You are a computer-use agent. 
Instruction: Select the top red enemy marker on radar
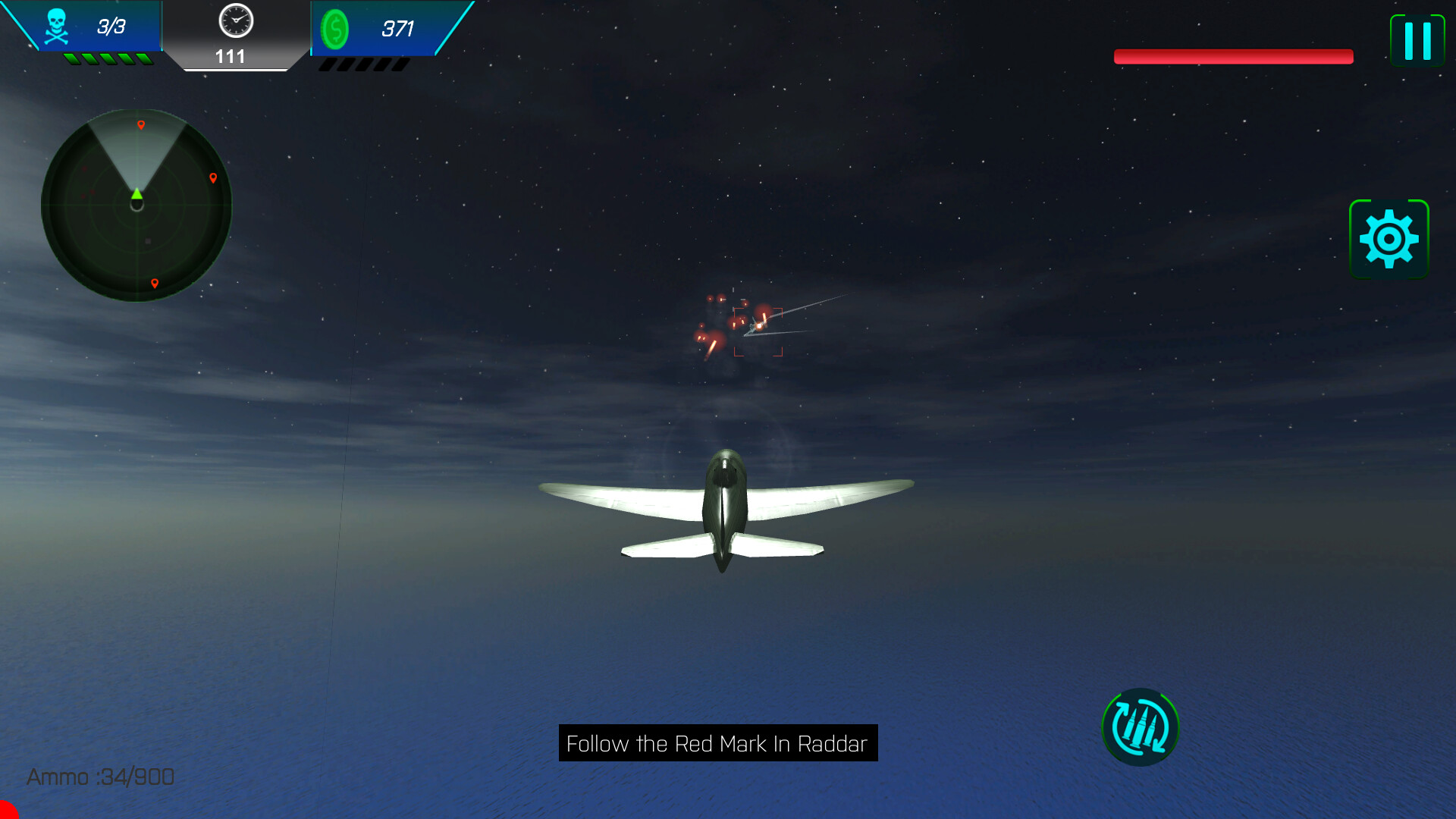tap(141, 125)
